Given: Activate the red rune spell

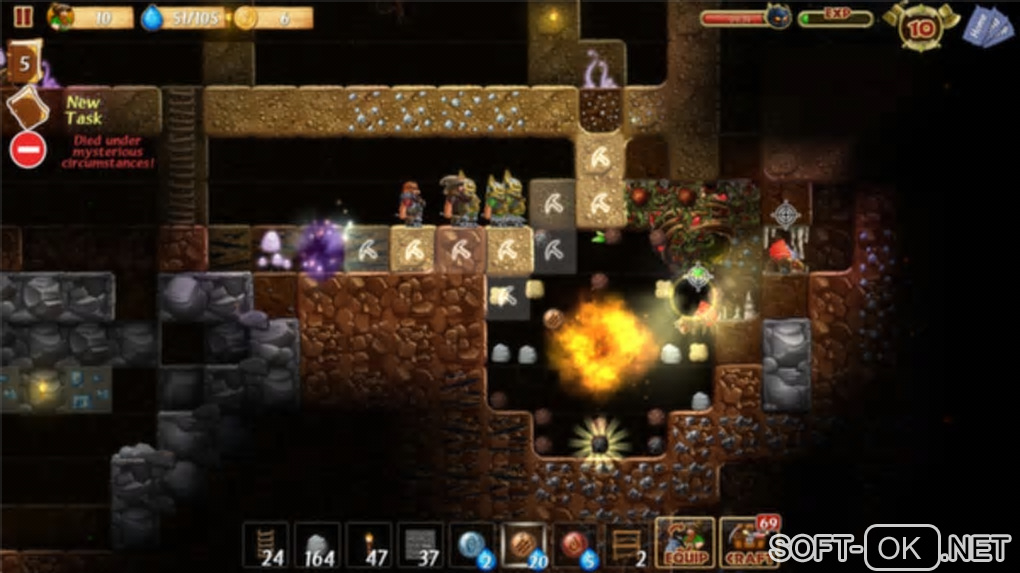Looking at the screenshot, I should tap(577, 545).
